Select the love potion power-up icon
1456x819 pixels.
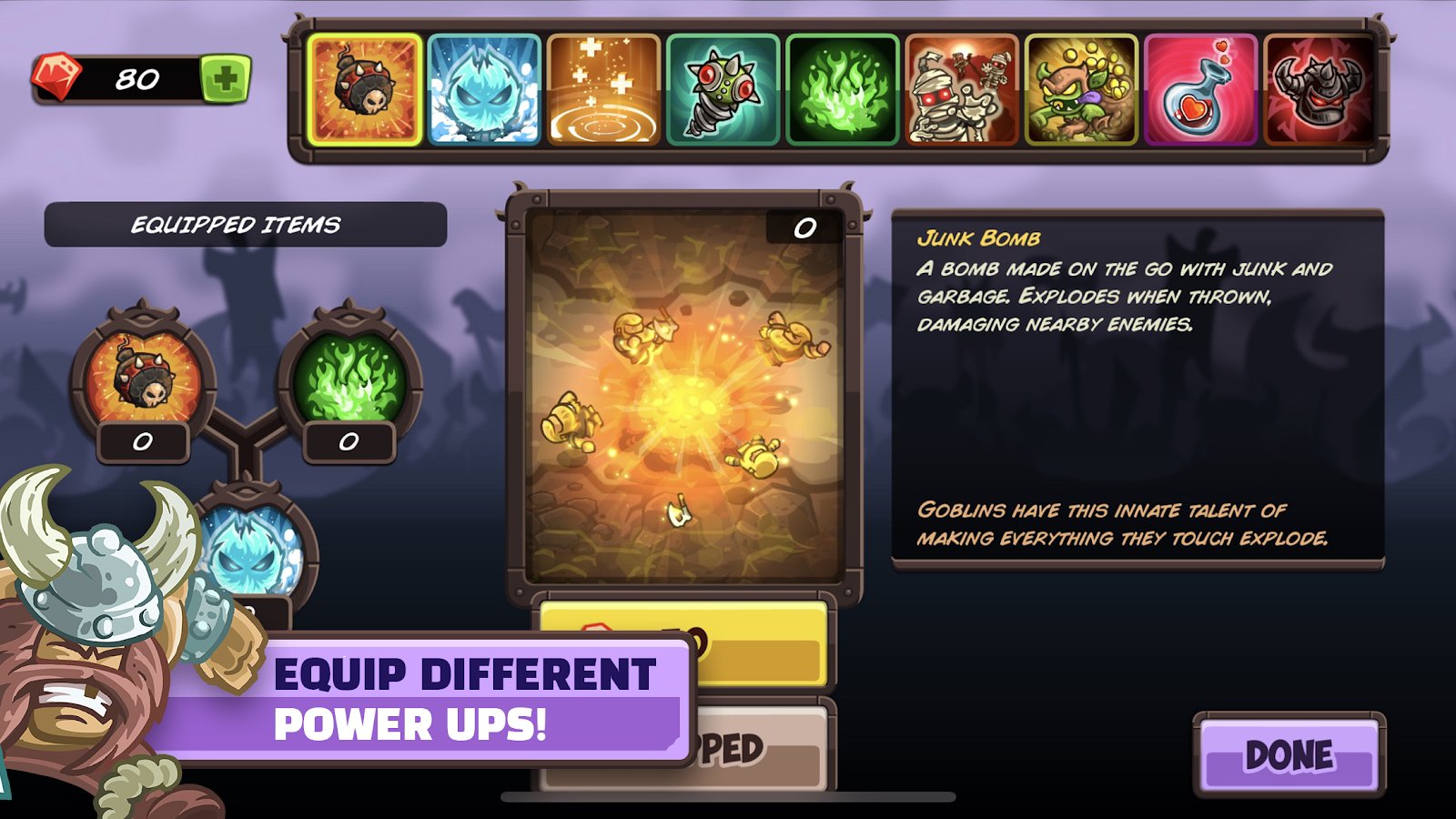click(x=1202, y=88)
